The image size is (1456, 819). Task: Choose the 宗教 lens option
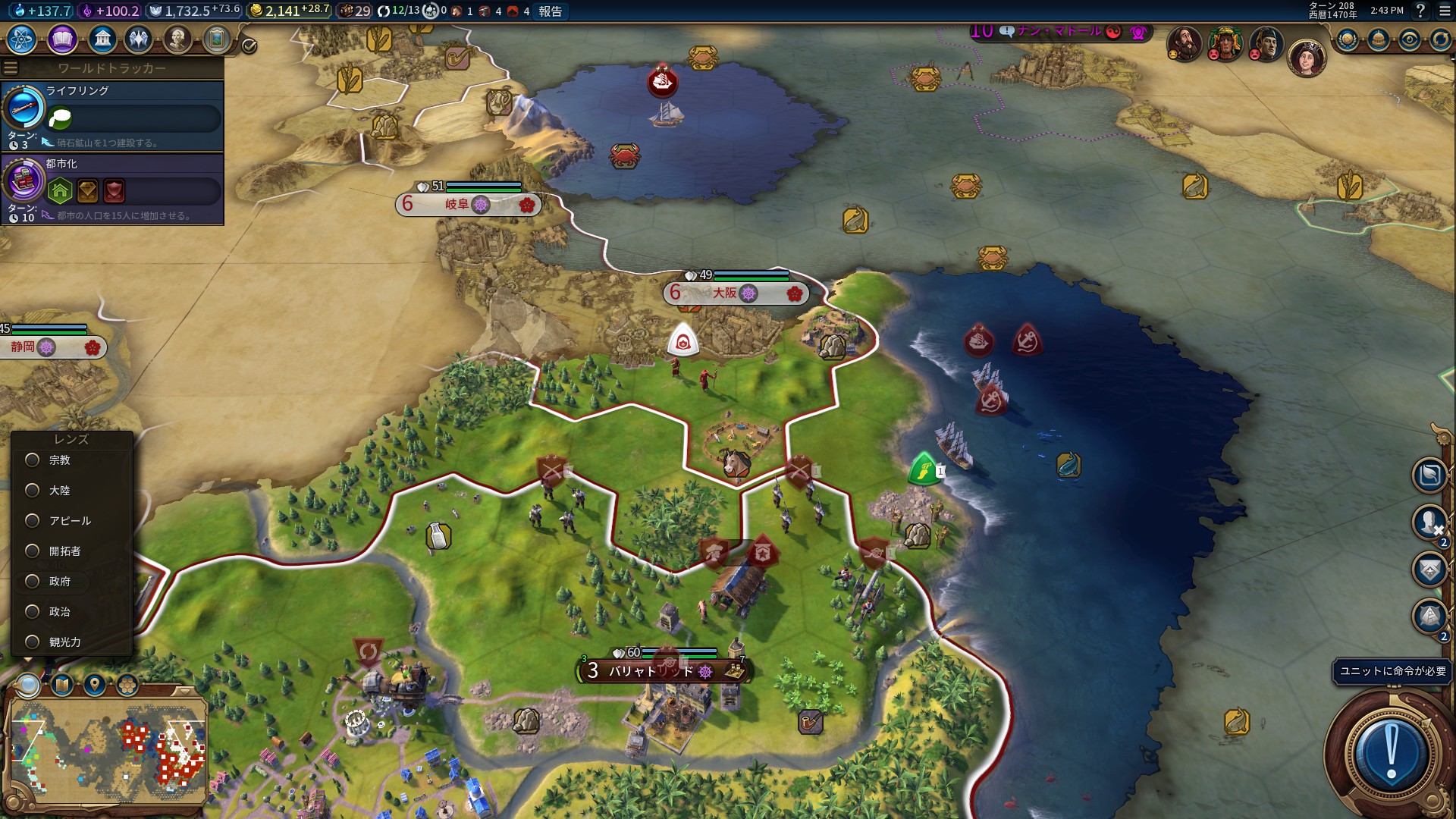tap(33, 460)
